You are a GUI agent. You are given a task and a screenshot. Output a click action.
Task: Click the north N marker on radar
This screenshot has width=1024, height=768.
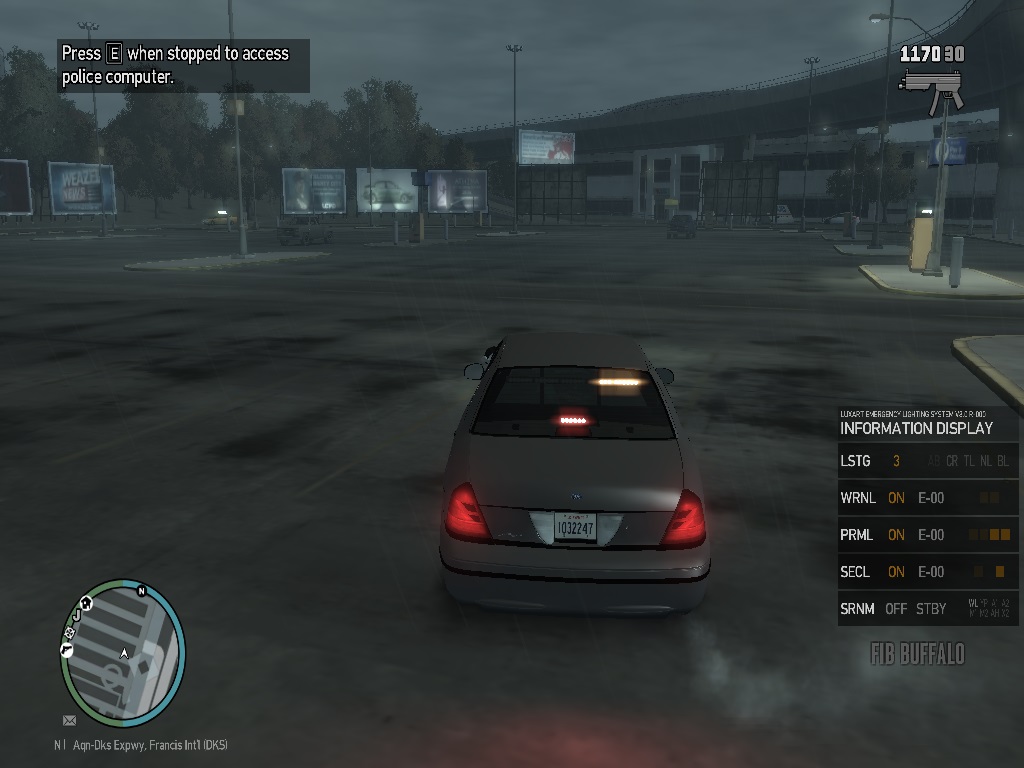pyautogui.click(x=142, y=591)
